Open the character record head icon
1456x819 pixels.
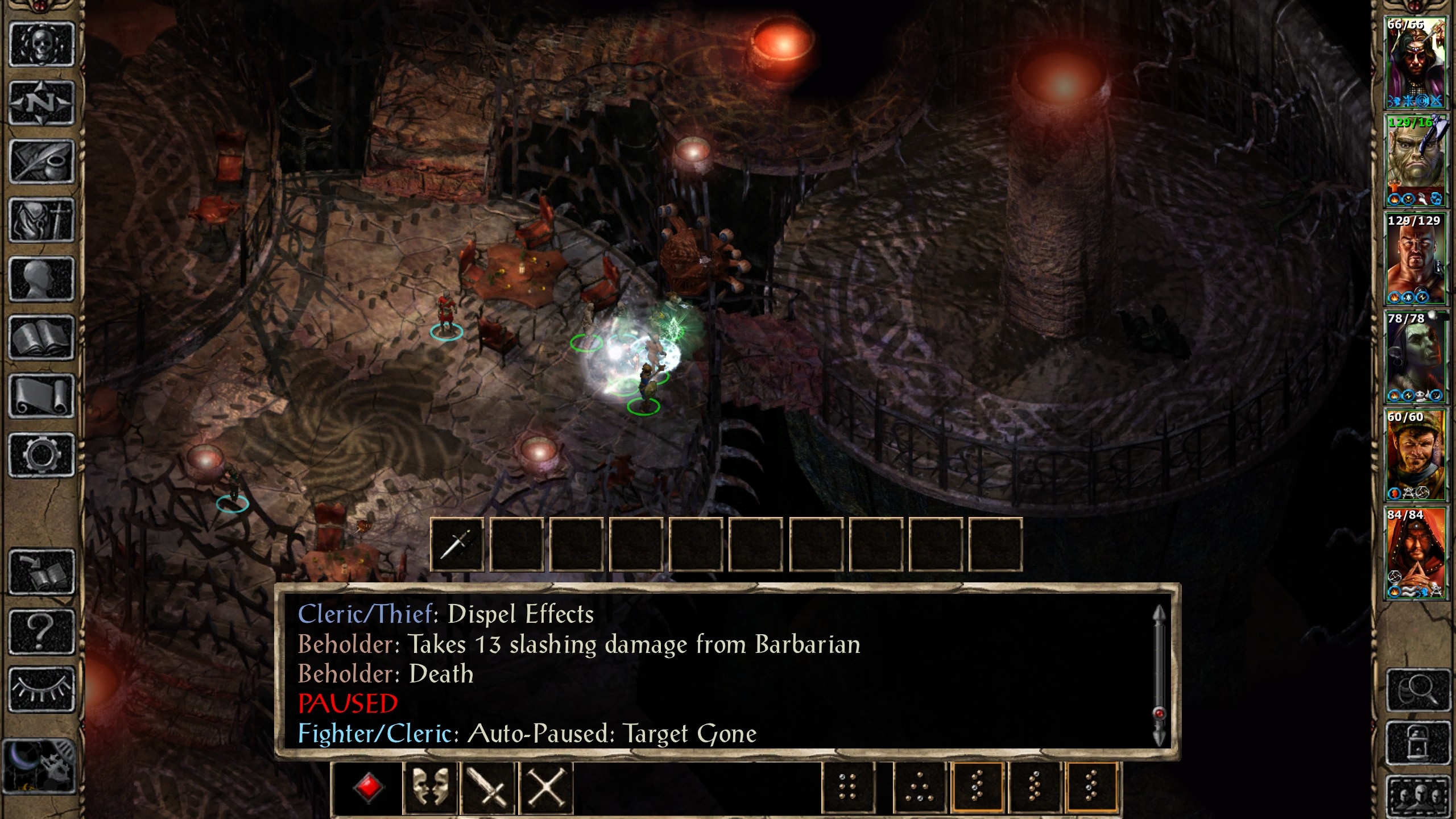coord(42,279)
